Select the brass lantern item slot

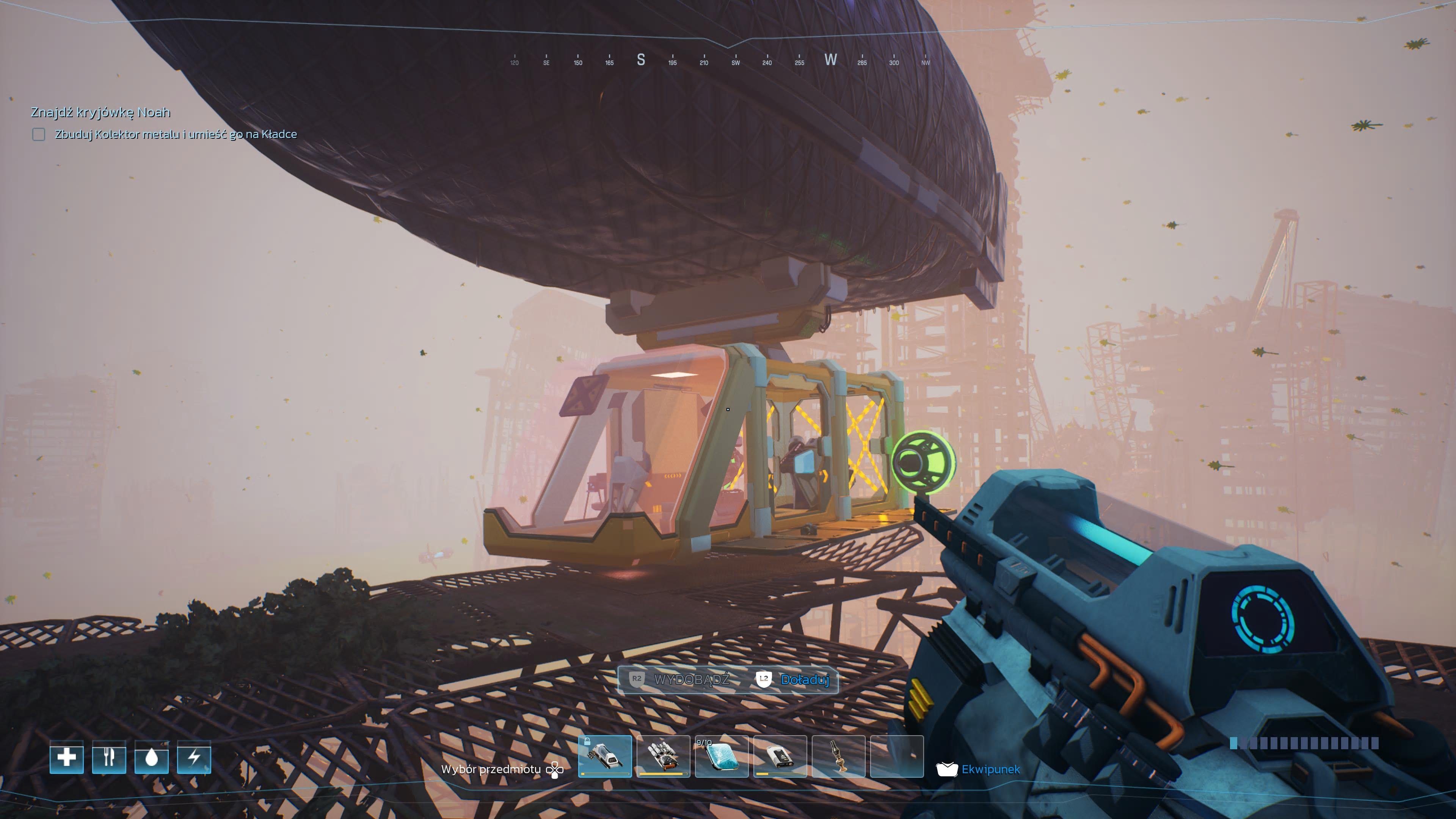coord(839,756)
